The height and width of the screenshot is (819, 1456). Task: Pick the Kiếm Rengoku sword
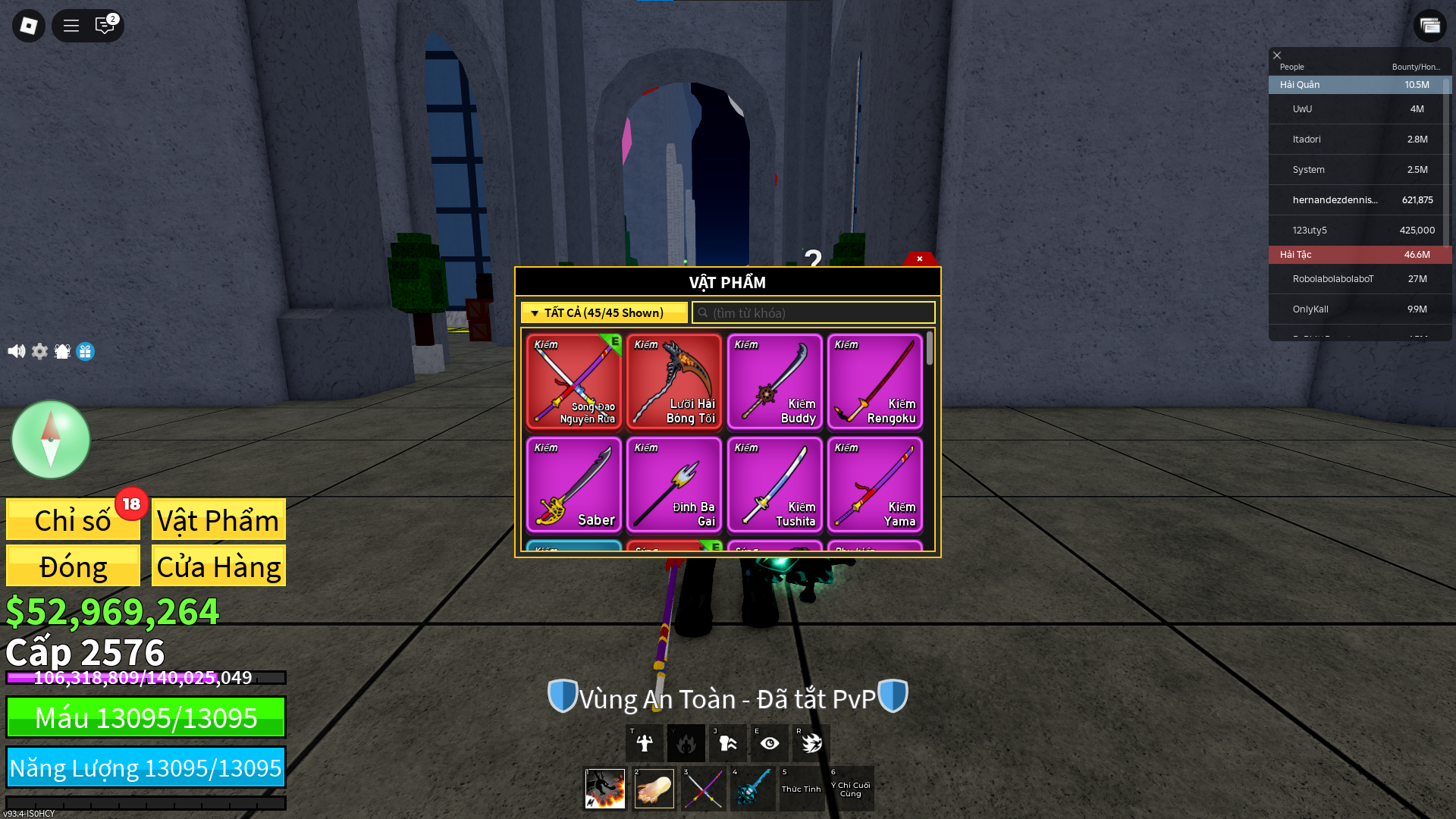tap(874, 381)
